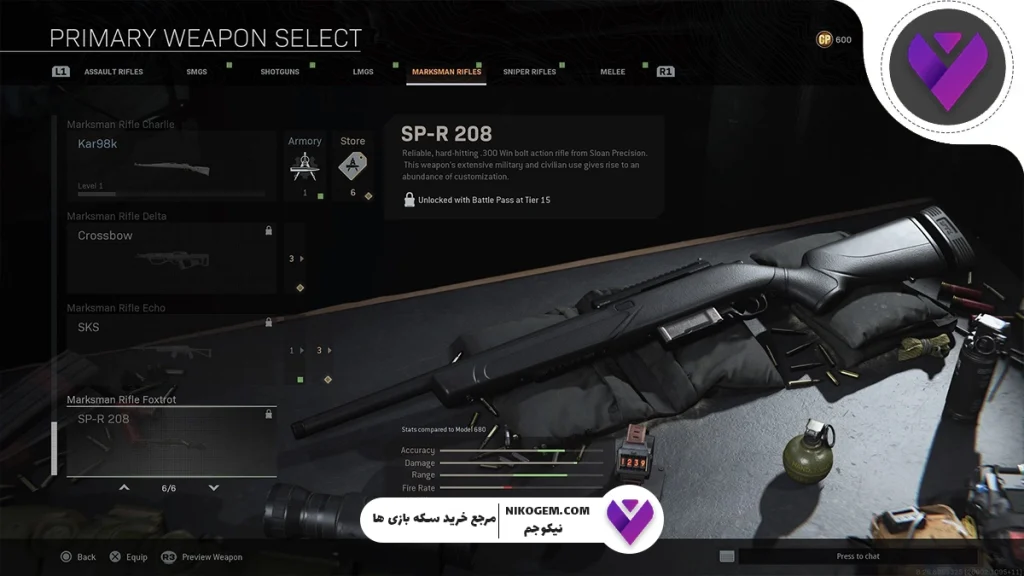Click the Marksman Rifles tab
Image resolution: width=1024 pixels, height=576 pixels.
click(x=446, y=72)
